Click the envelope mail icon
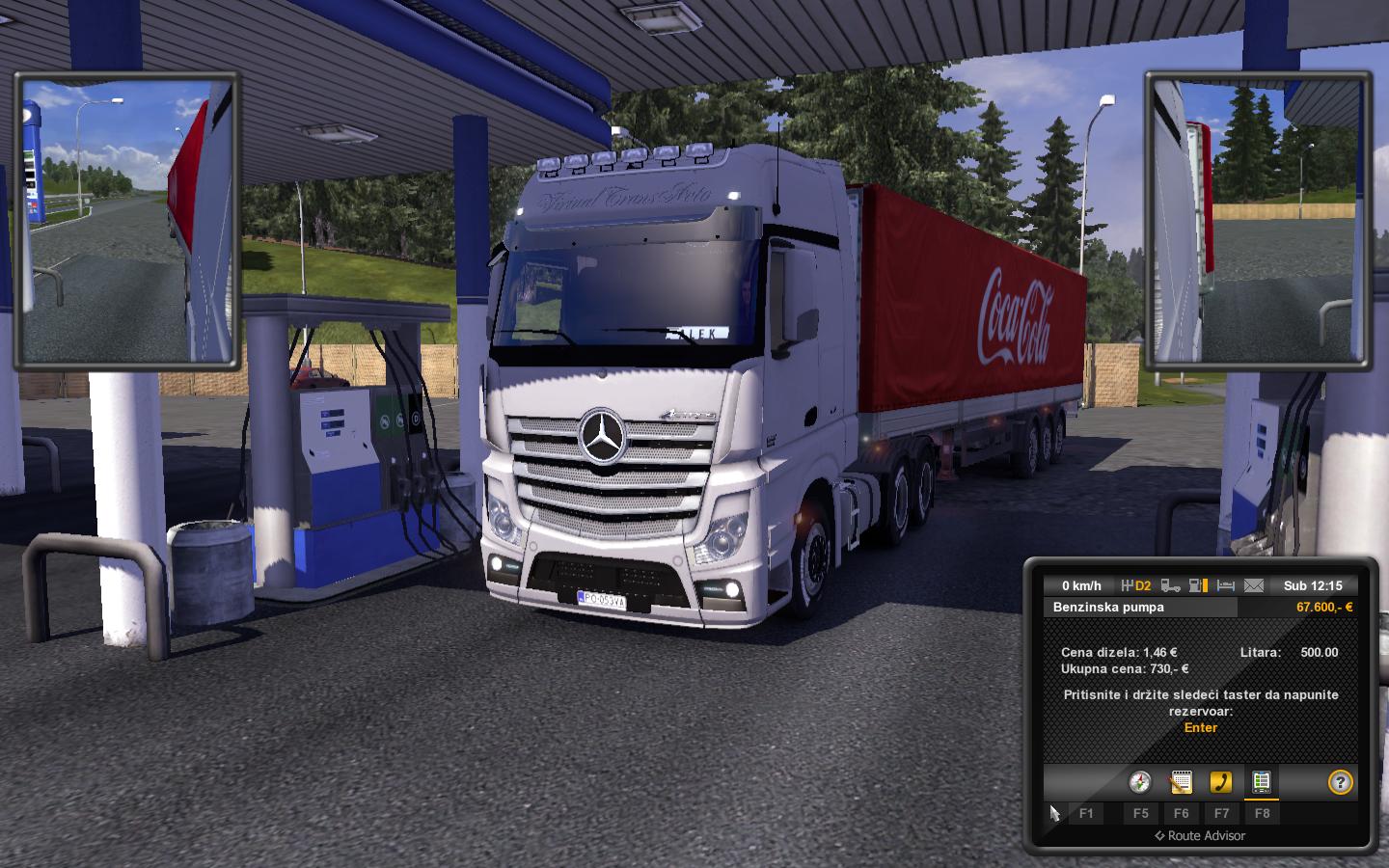This screenshot has width=1389, height=868. tap(1253, 585)
